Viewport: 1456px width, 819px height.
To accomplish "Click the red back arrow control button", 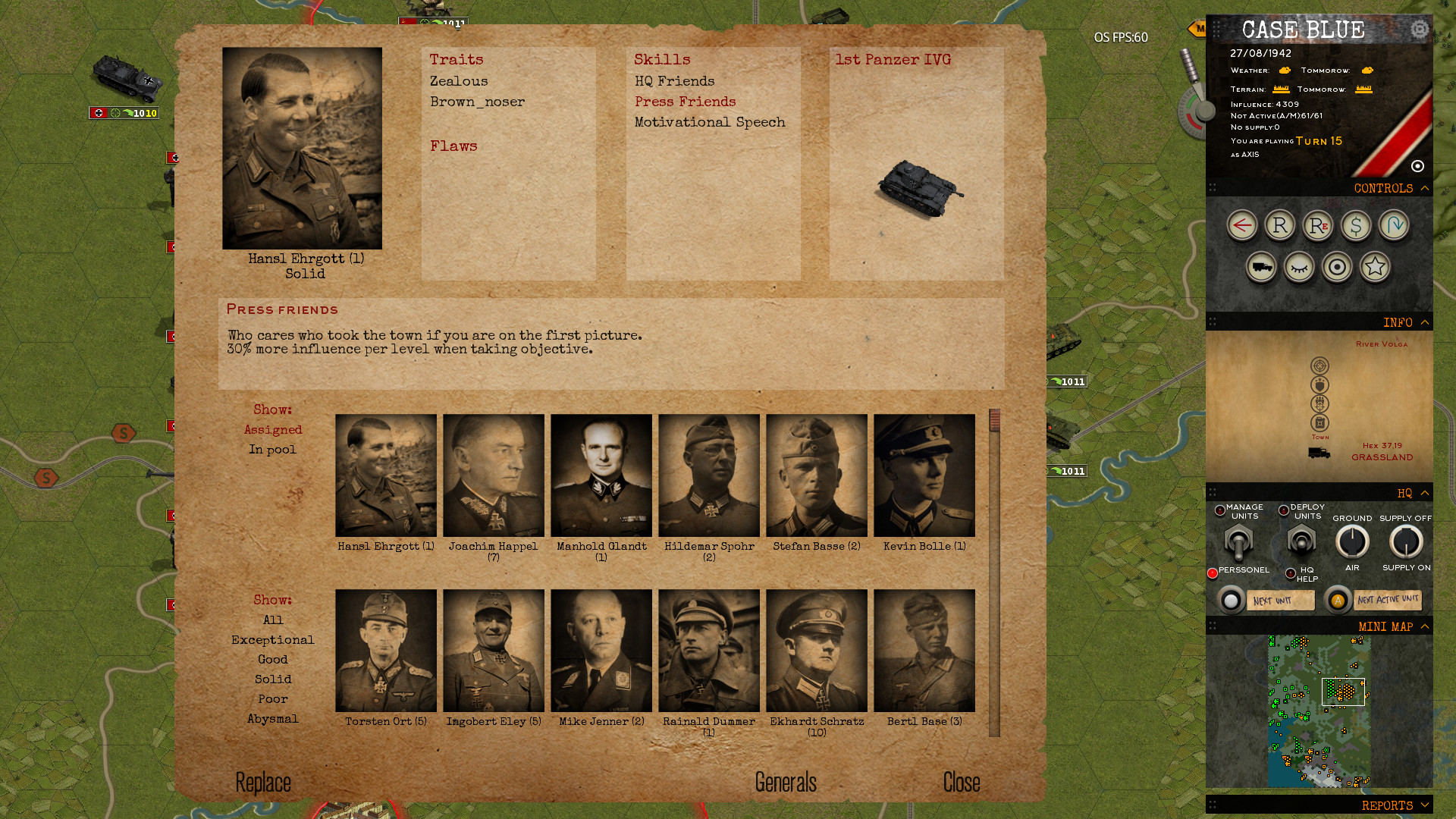I will 1243,225.
